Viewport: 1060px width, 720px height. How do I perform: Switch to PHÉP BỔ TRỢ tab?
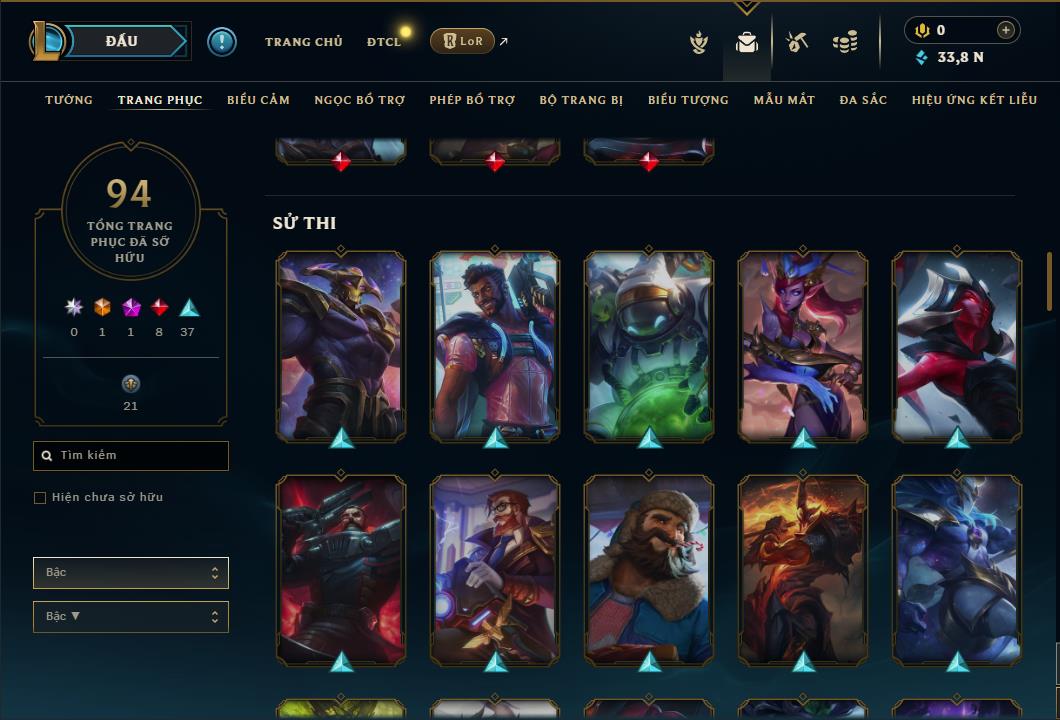tap(472, 100)
